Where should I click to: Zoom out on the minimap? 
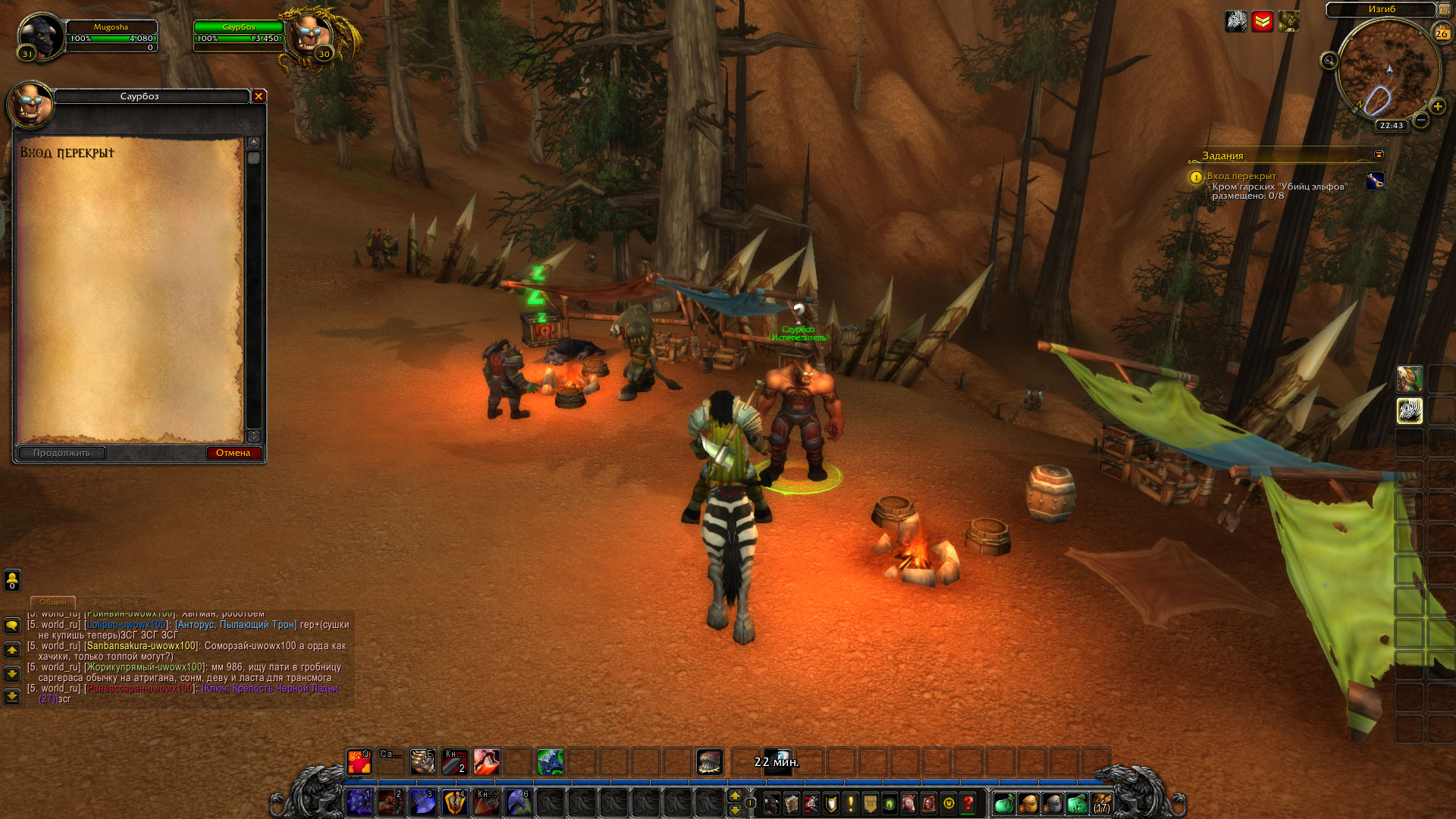pyautogui.click(x=1422, y=120)
